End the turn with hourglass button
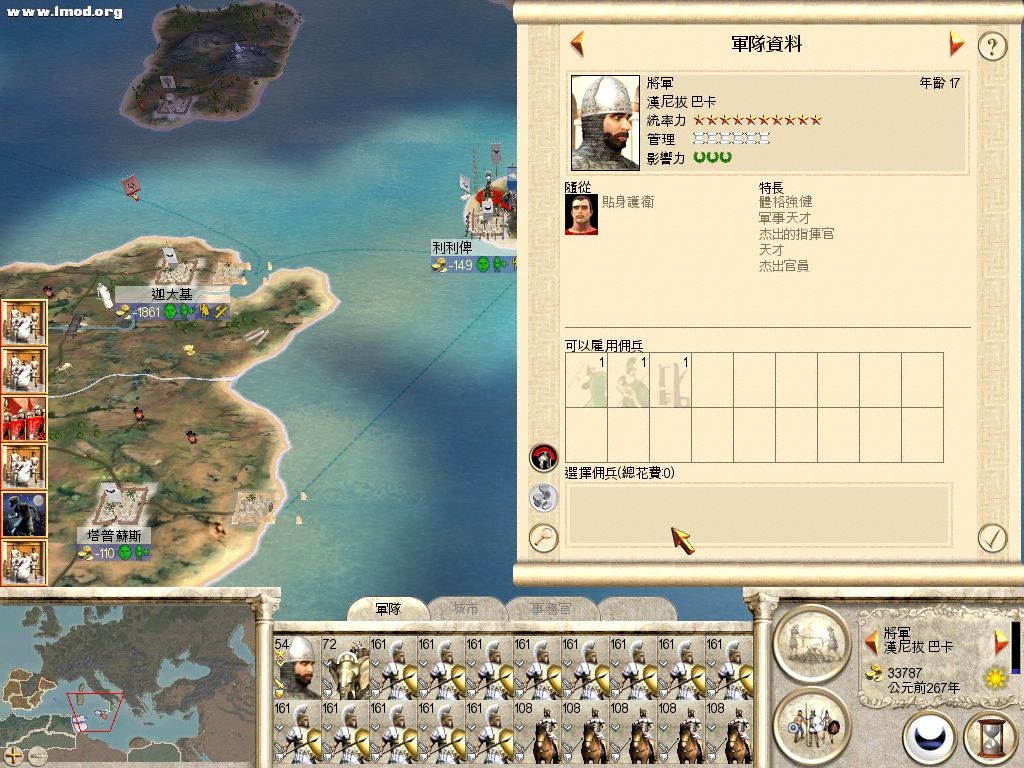Screen dimensions: 1024x768 (x=988, y=737)
